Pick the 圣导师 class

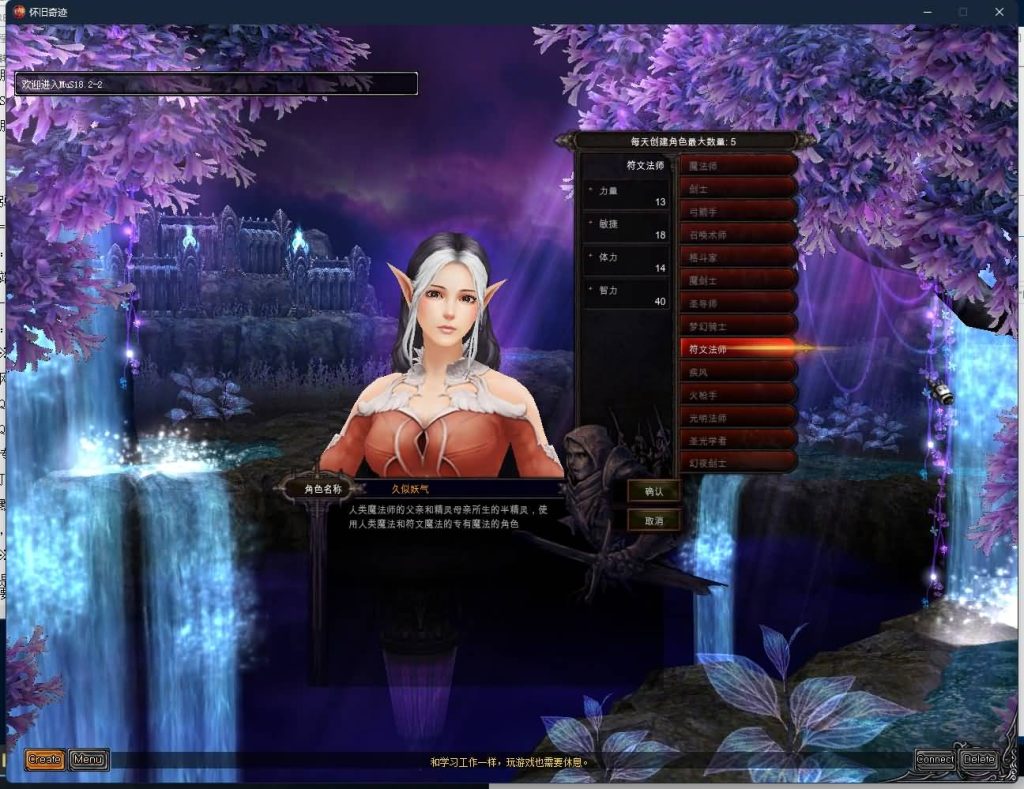tap(738, 303)
